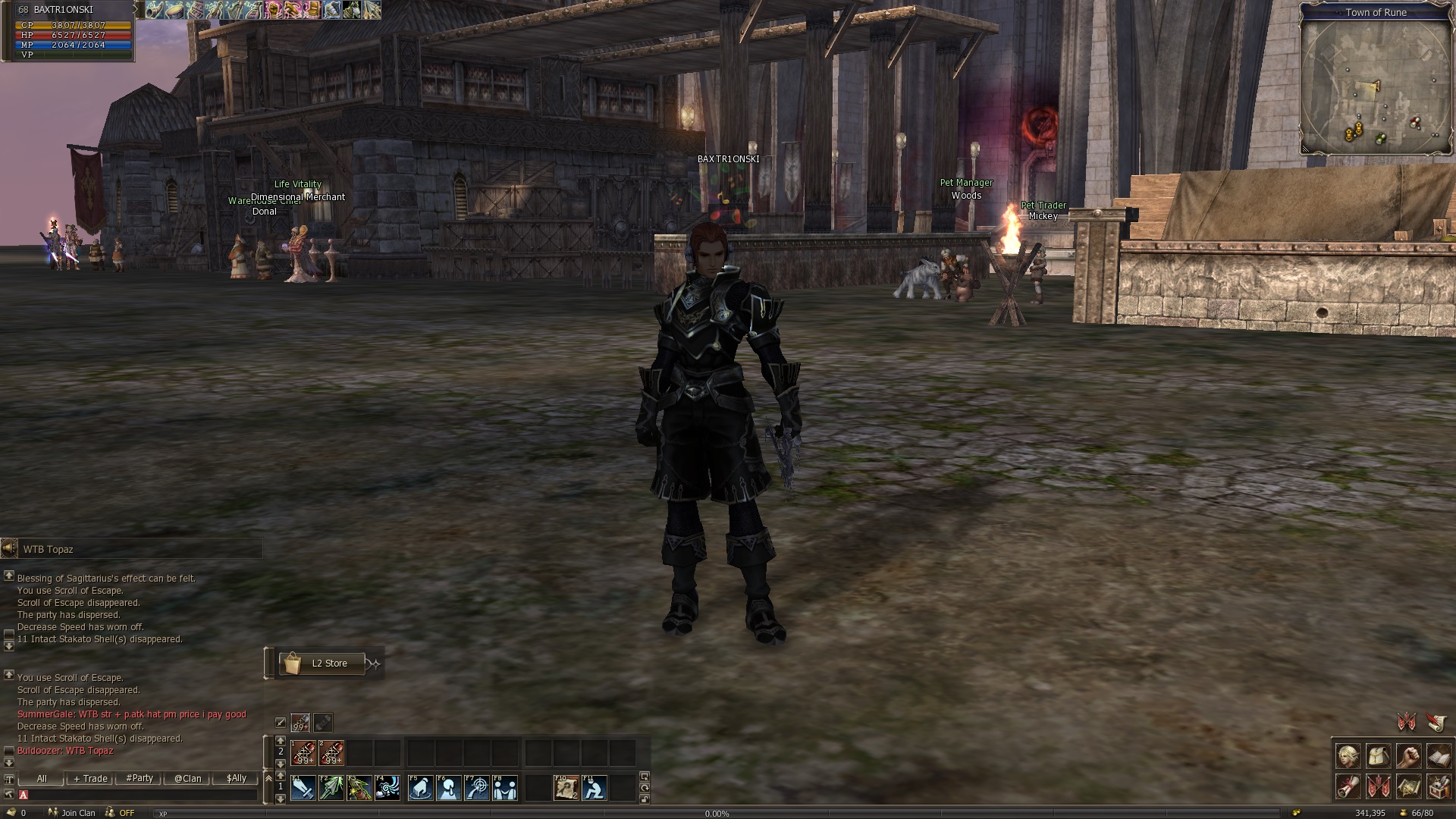1456x819 pixels.
Task: Switch to the +Trade chat tab
Action: (90, 779)
